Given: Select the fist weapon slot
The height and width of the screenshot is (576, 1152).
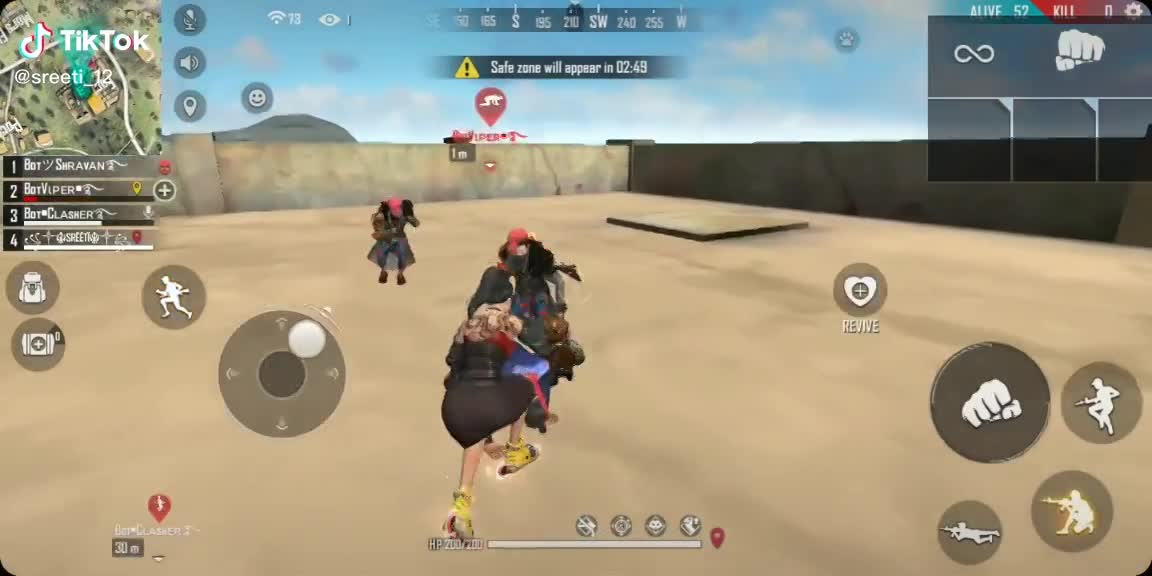Looking at the screenshot, I should [1080, 51].
